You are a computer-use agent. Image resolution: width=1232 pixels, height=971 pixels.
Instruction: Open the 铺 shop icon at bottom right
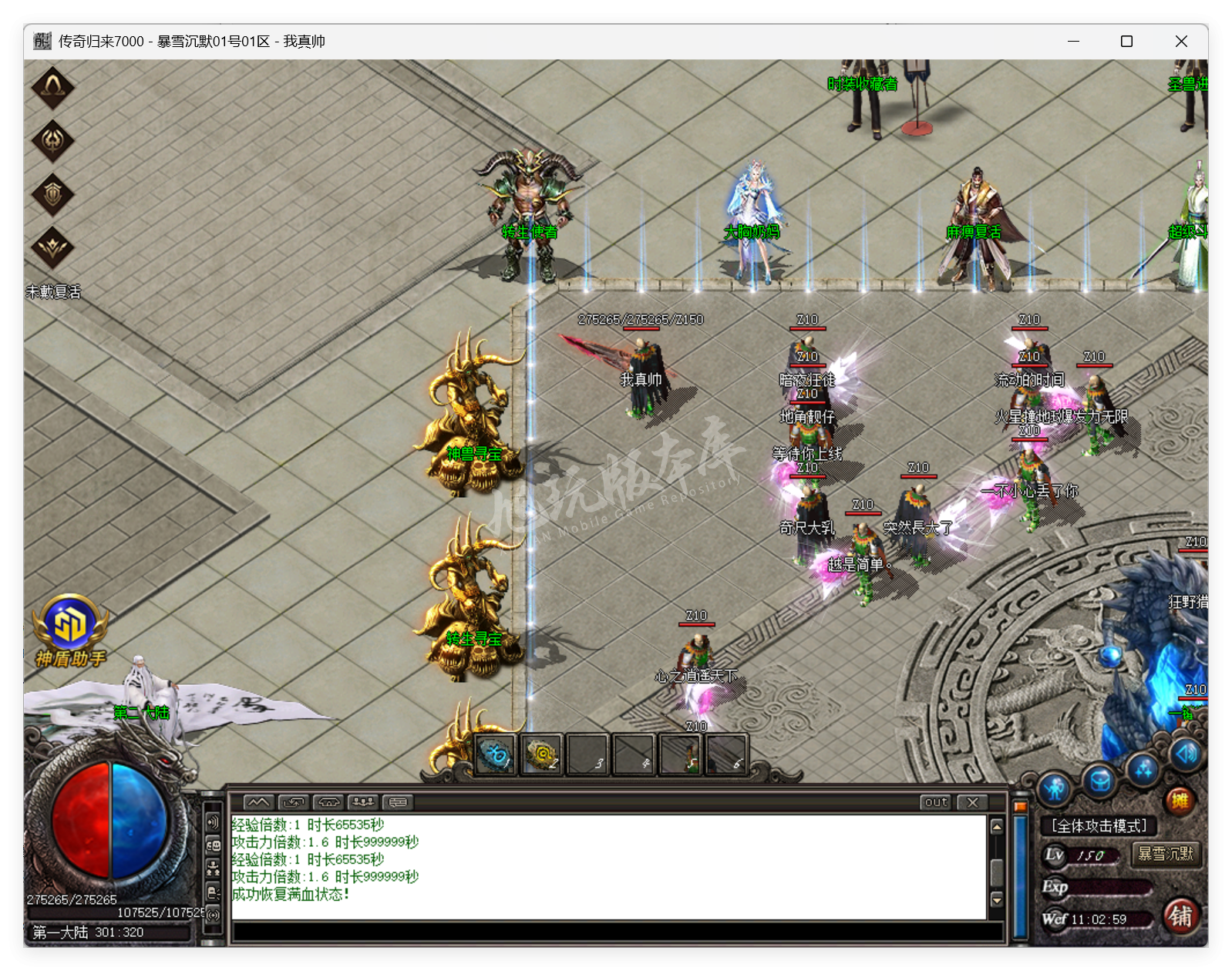pyautogui.click(x=1180, y=918)
